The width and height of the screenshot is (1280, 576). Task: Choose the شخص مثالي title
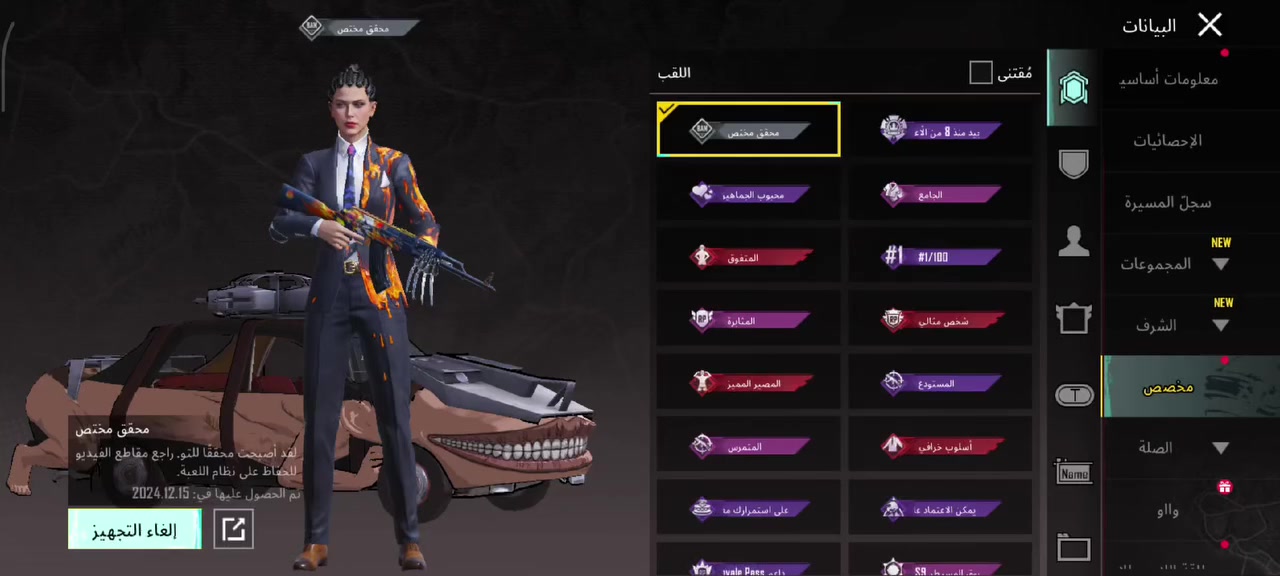click(x=940, y=320)
